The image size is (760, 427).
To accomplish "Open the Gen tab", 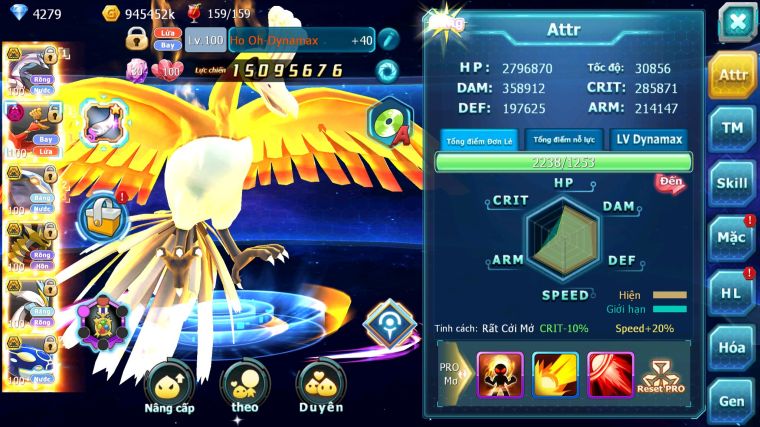I will point(732,400).
